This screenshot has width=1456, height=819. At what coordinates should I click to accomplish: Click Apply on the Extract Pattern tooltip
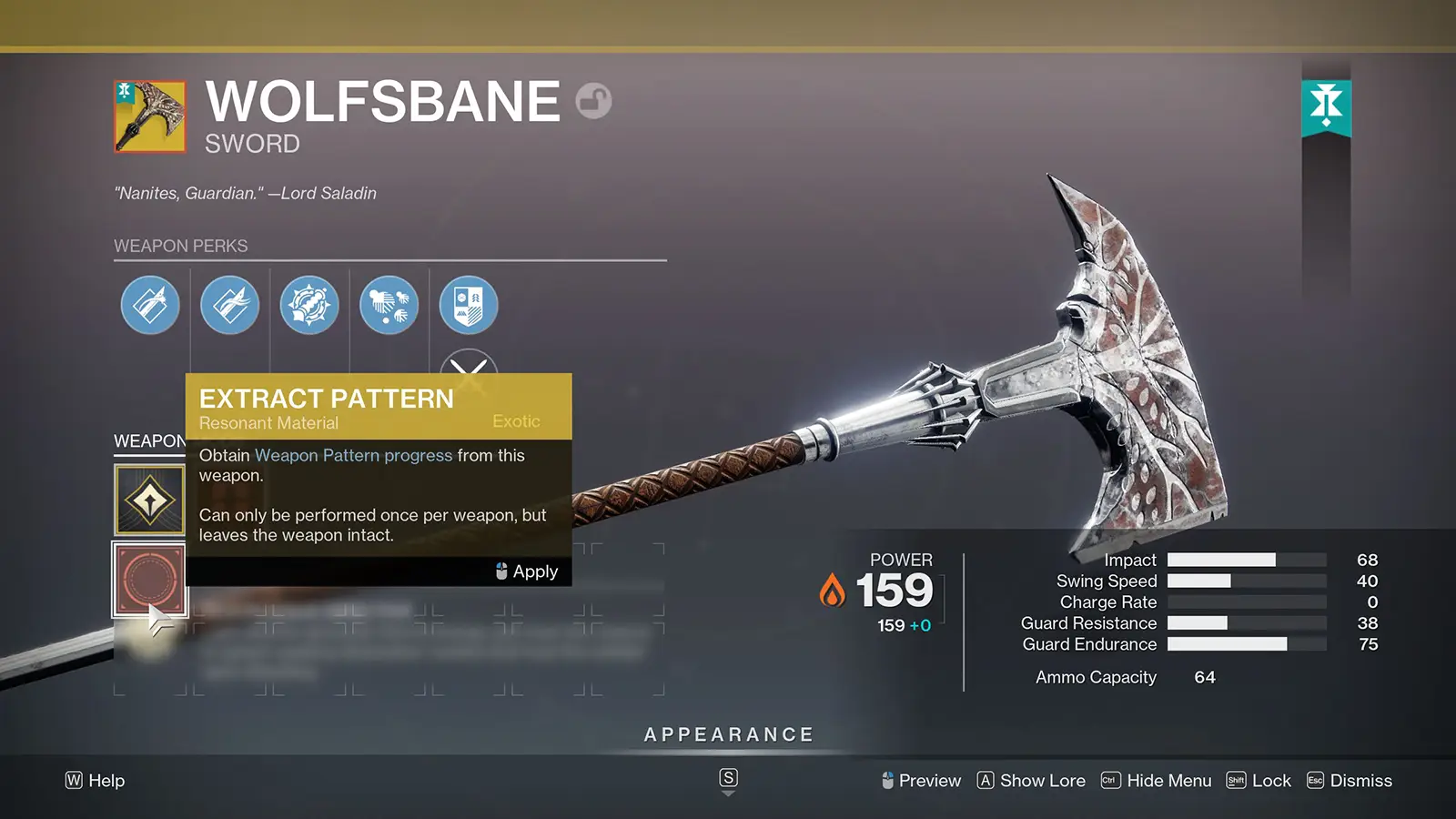click(533, 571)
